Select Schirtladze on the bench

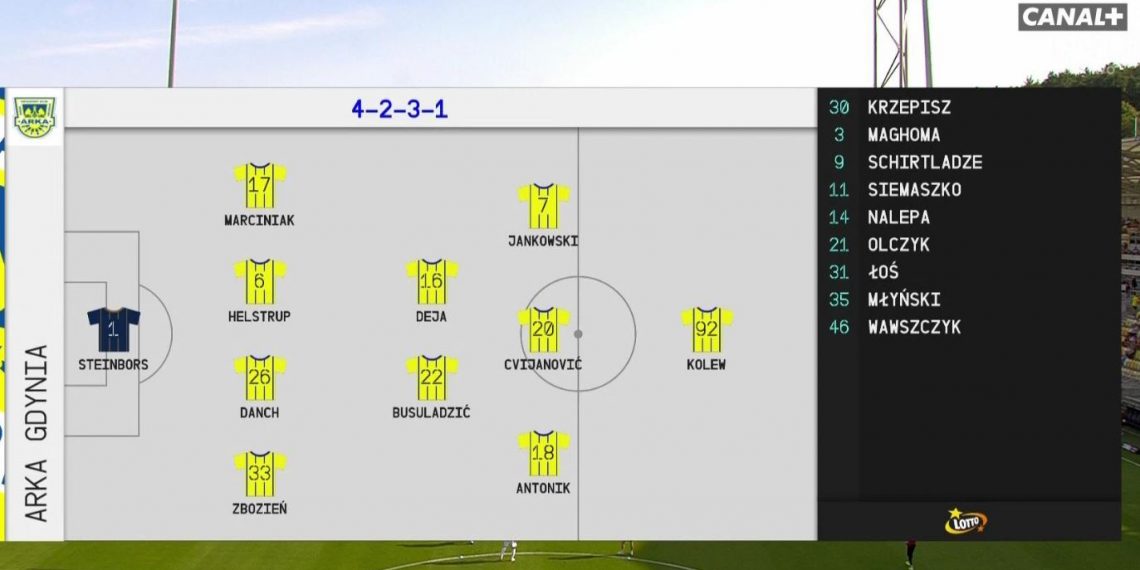click(x=924, y=162)
